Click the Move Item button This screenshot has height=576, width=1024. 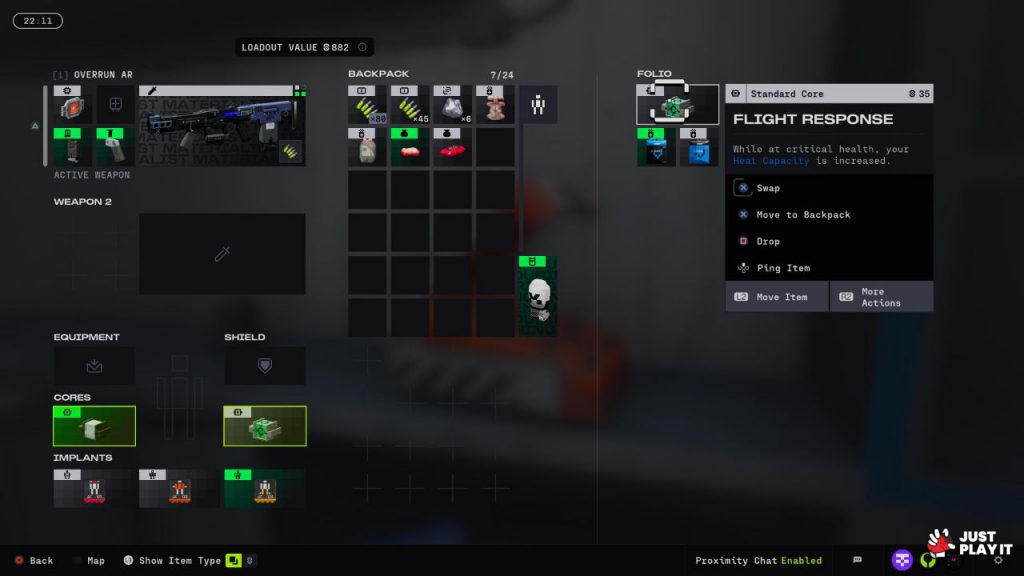[777, 297]
